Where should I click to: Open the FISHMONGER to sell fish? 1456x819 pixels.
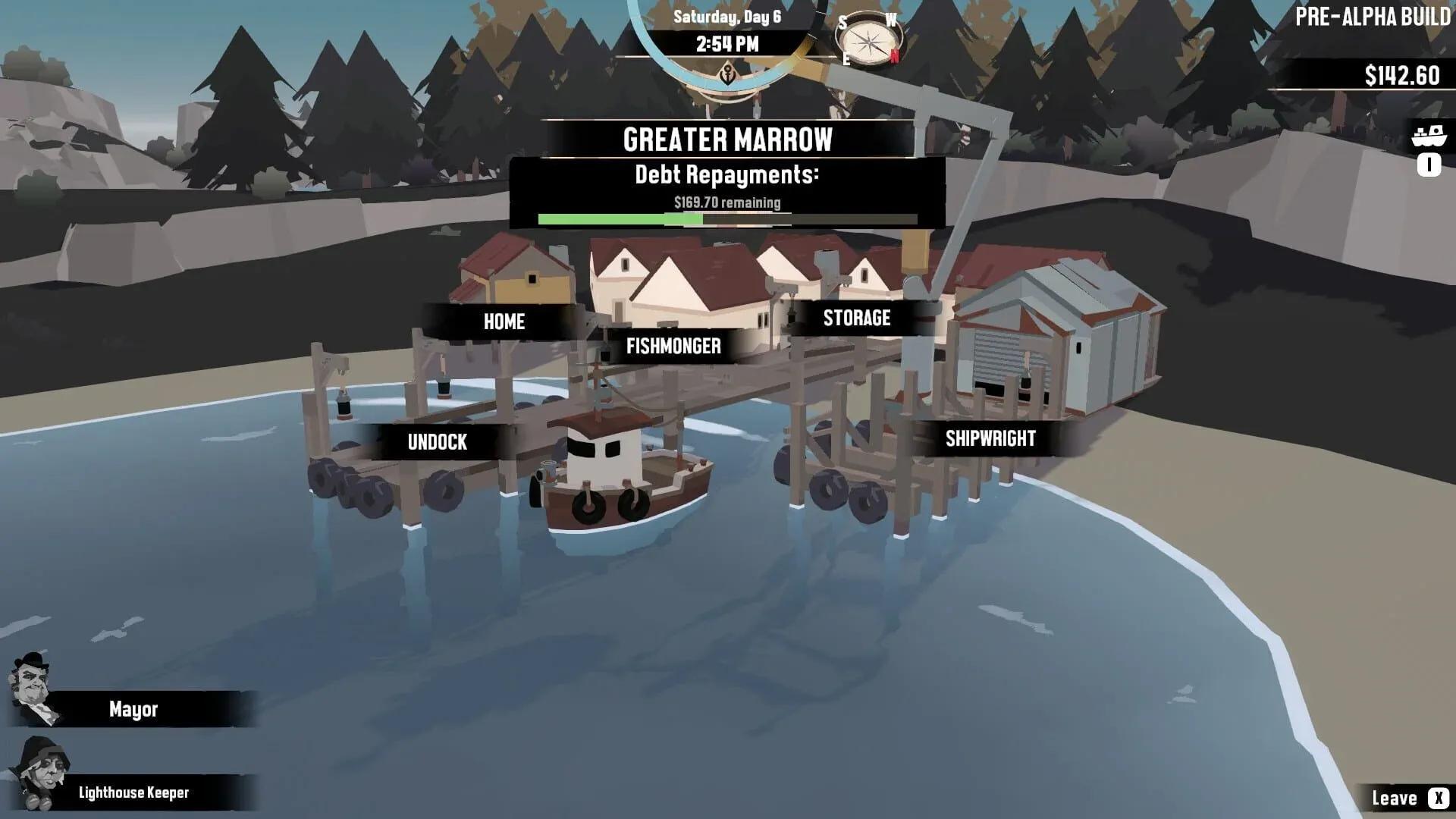point(673,347)
